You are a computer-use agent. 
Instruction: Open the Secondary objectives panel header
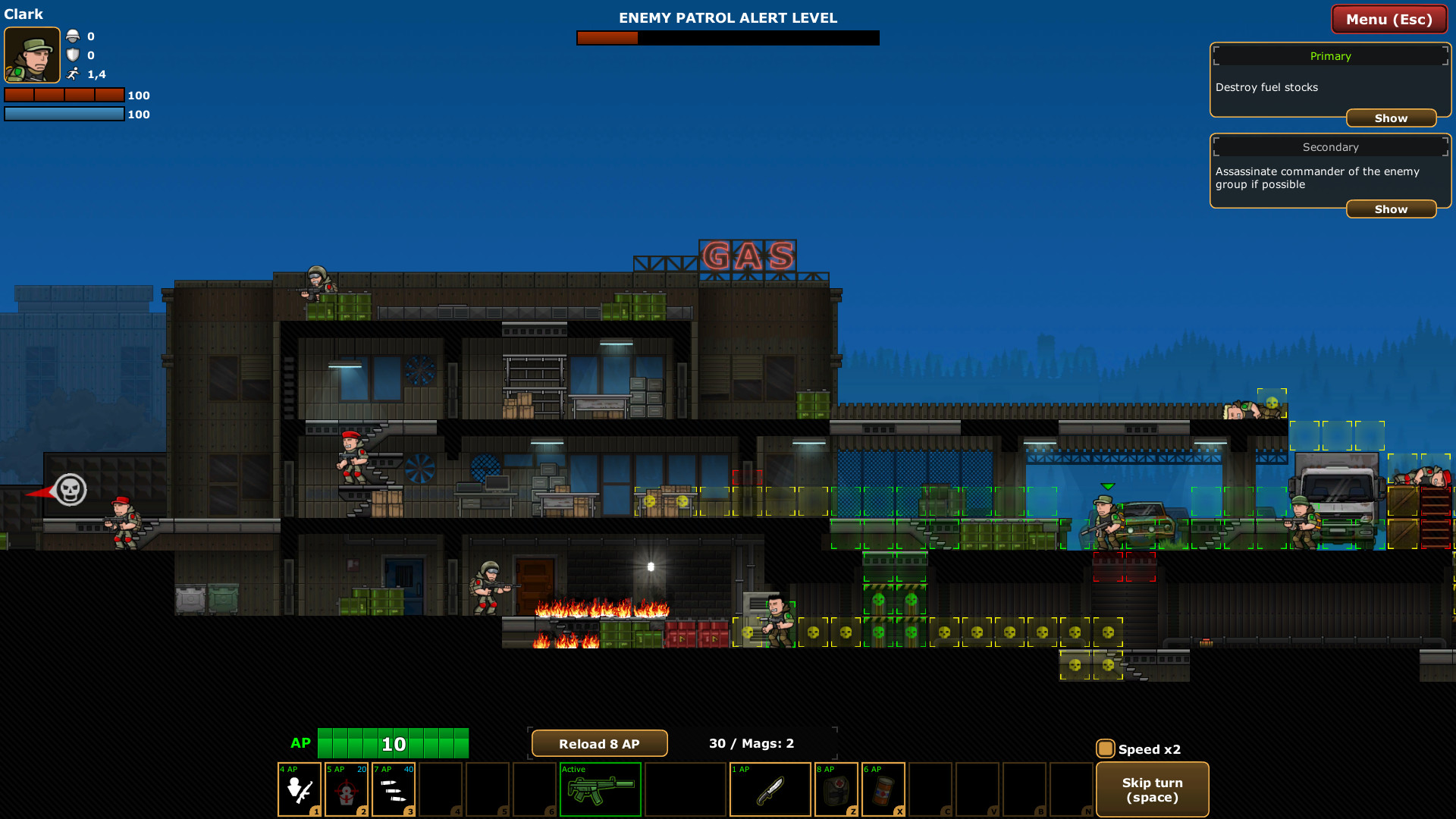click(x=1330, y=146)
